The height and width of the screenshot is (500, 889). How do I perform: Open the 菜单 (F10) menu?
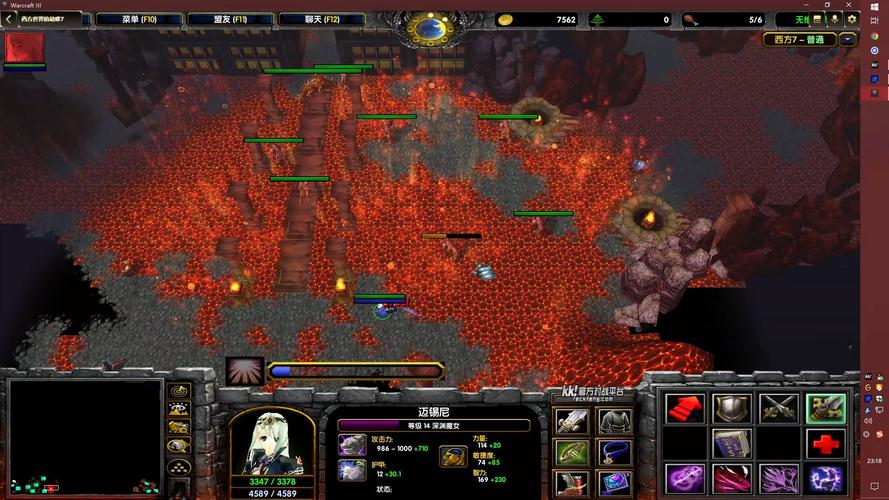point(138,19)
